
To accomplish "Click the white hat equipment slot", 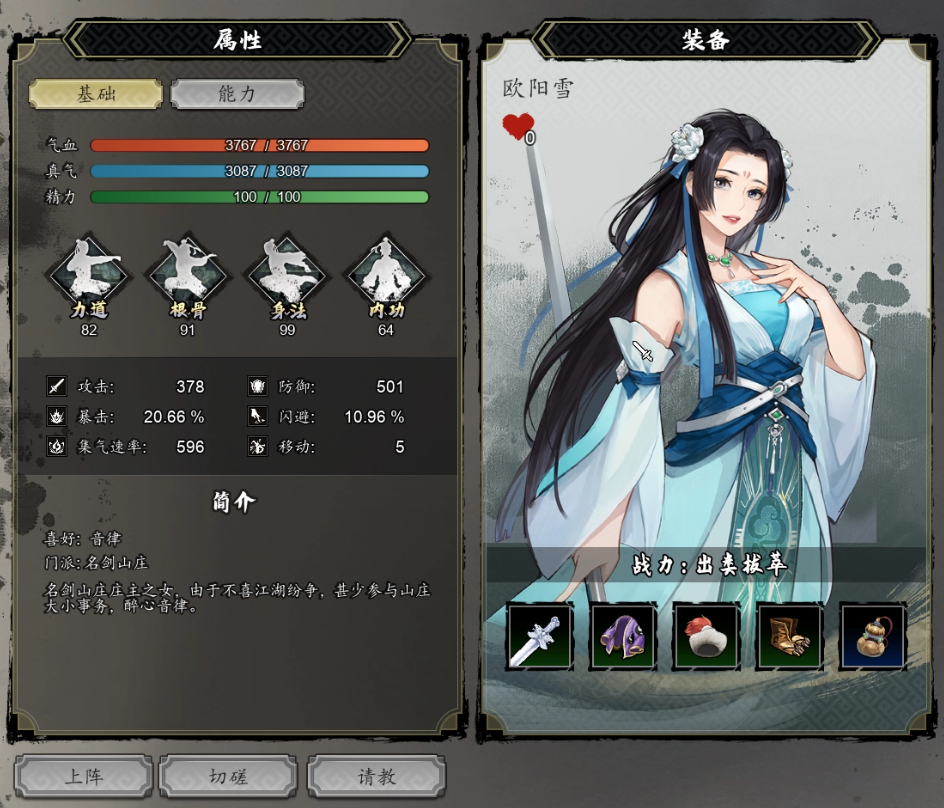I will click(x=706, y=636).
